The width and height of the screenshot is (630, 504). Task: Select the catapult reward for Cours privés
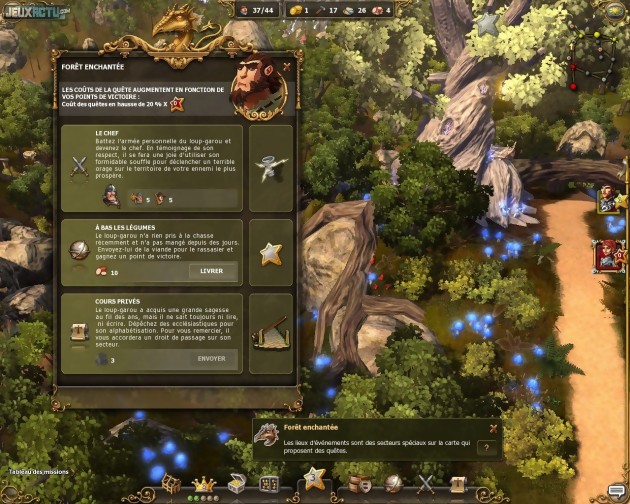point(270,332)
